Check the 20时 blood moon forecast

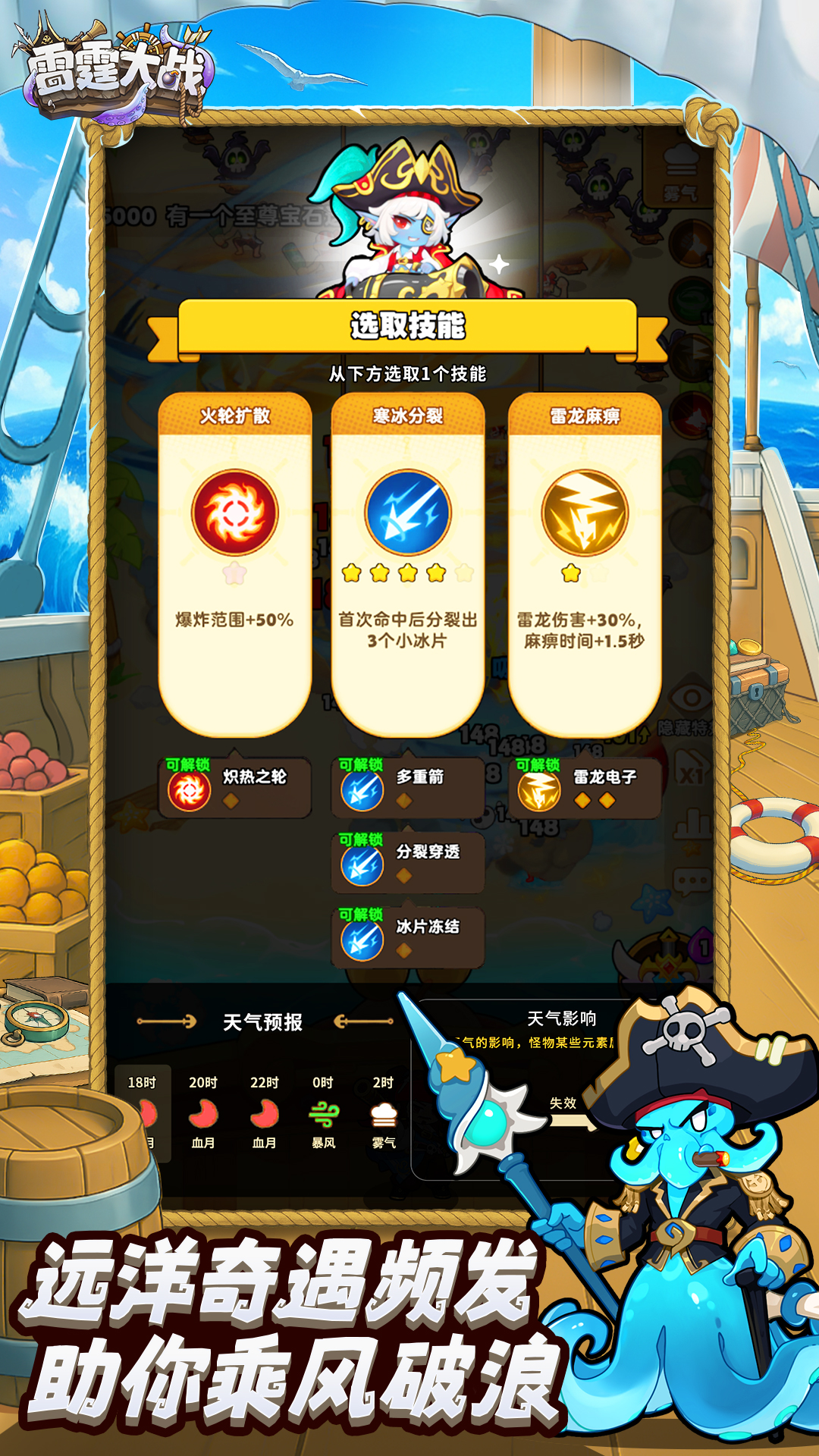(x=203, y=1112)
